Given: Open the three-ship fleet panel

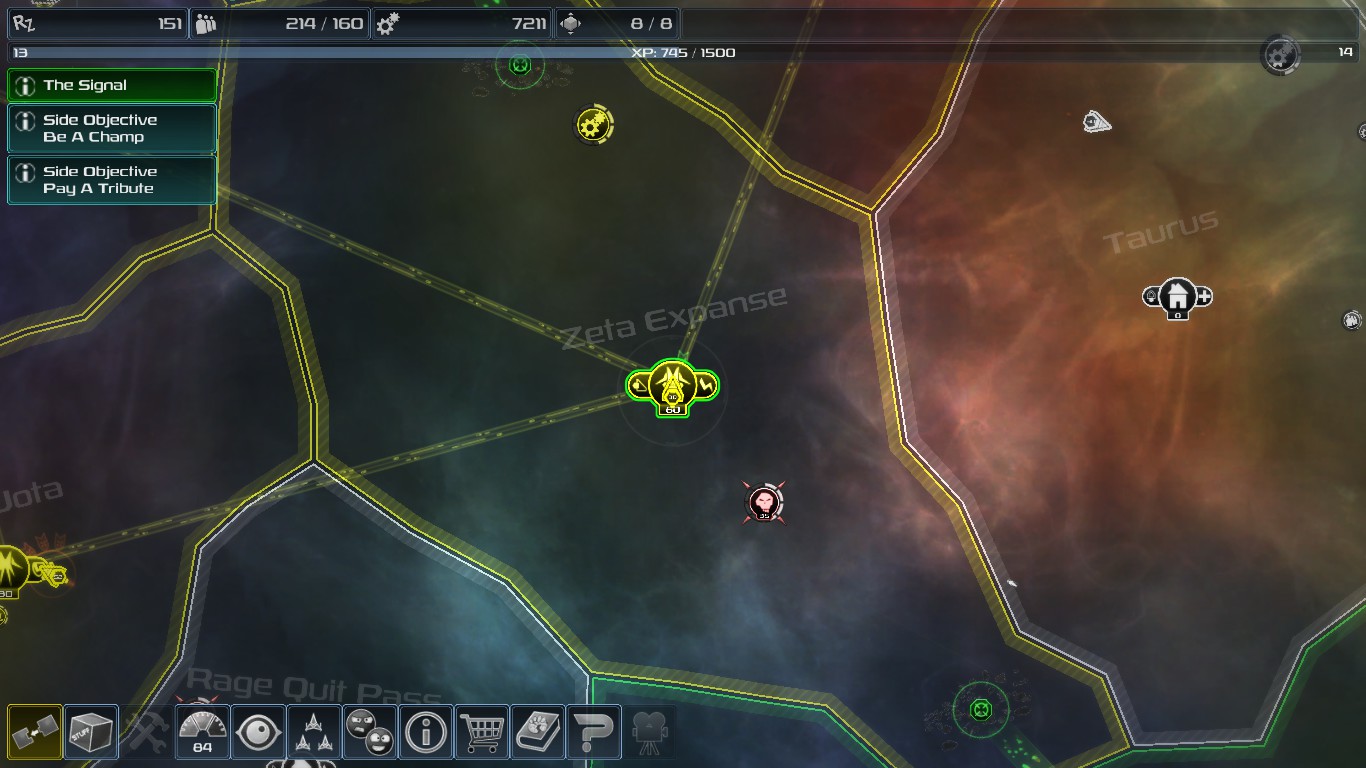Looking at the screenshot, I should (314, 732).
